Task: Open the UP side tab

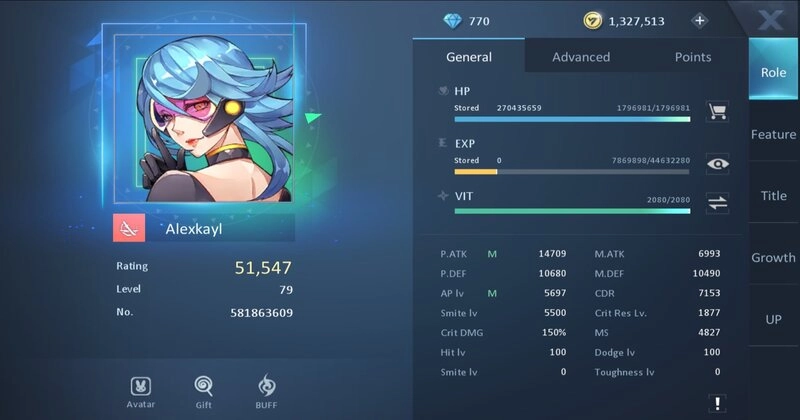Action: [773, 319]
